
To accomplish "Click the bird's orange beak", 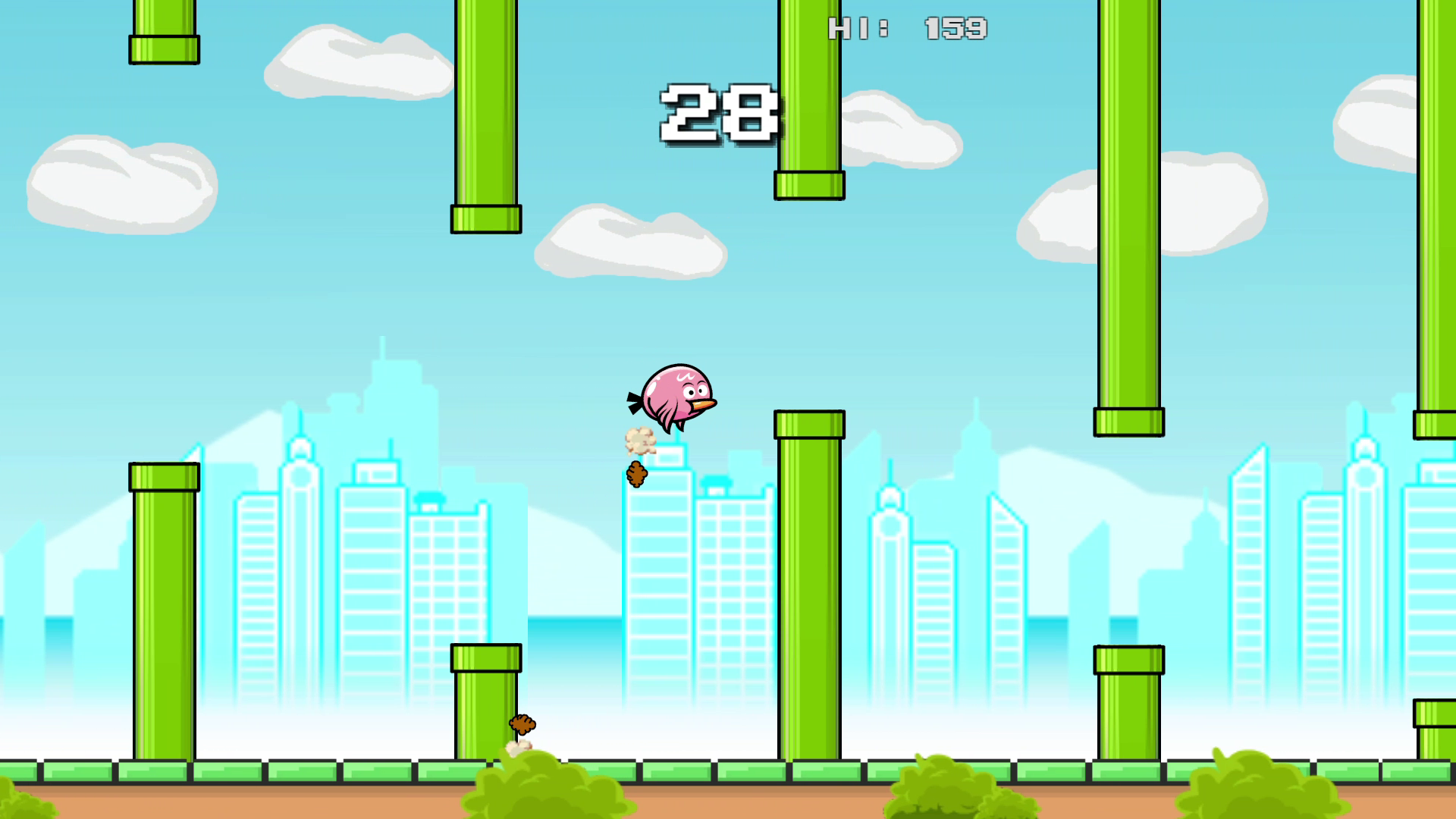I will (x=701, y=406).
